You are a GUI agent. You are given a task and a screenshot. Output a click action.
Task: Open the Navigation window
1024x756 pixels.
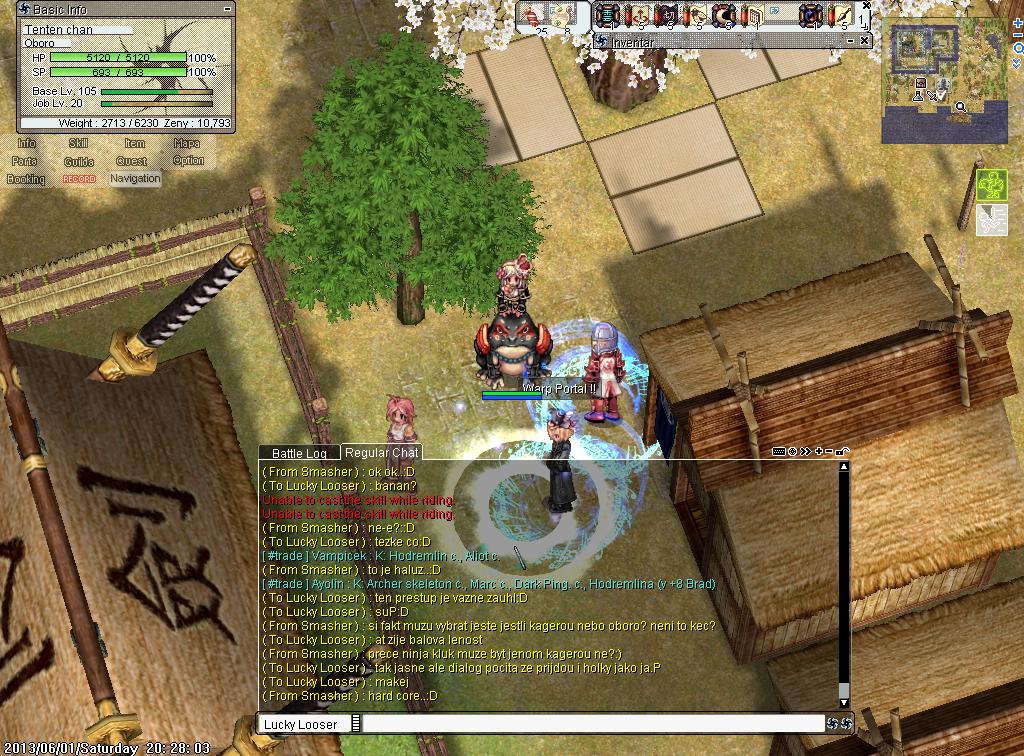pos(135,179)
